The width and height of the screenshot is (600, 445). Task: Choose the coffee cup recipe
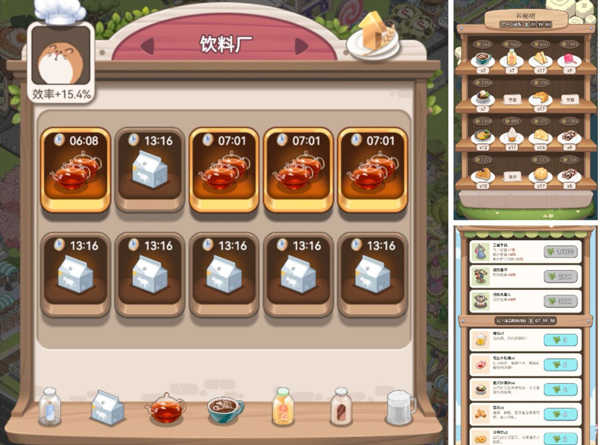pyautogui.click(x=222, y=410)
